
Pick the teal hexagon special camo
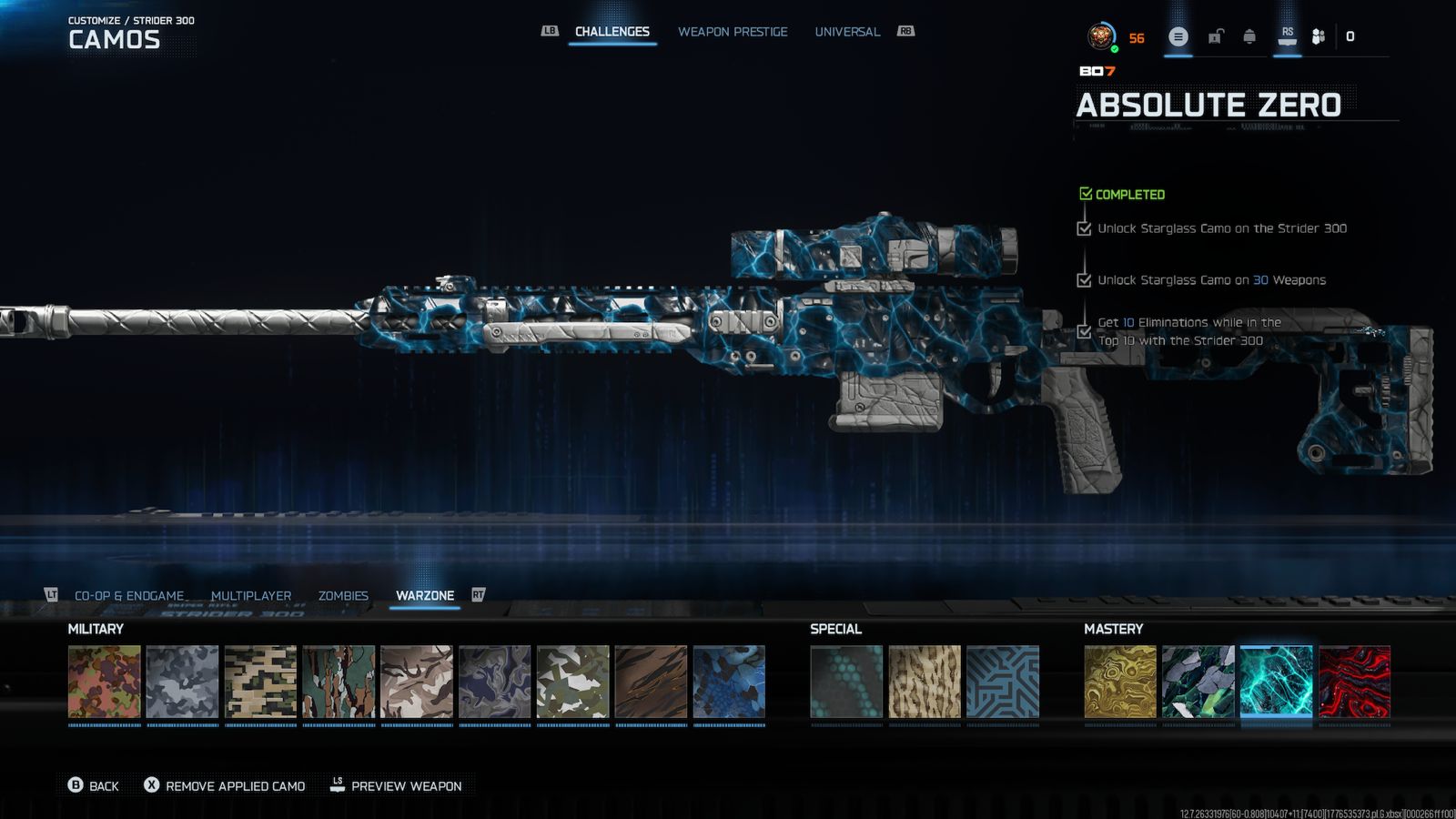pyautogui.click(x=846, y=682)
